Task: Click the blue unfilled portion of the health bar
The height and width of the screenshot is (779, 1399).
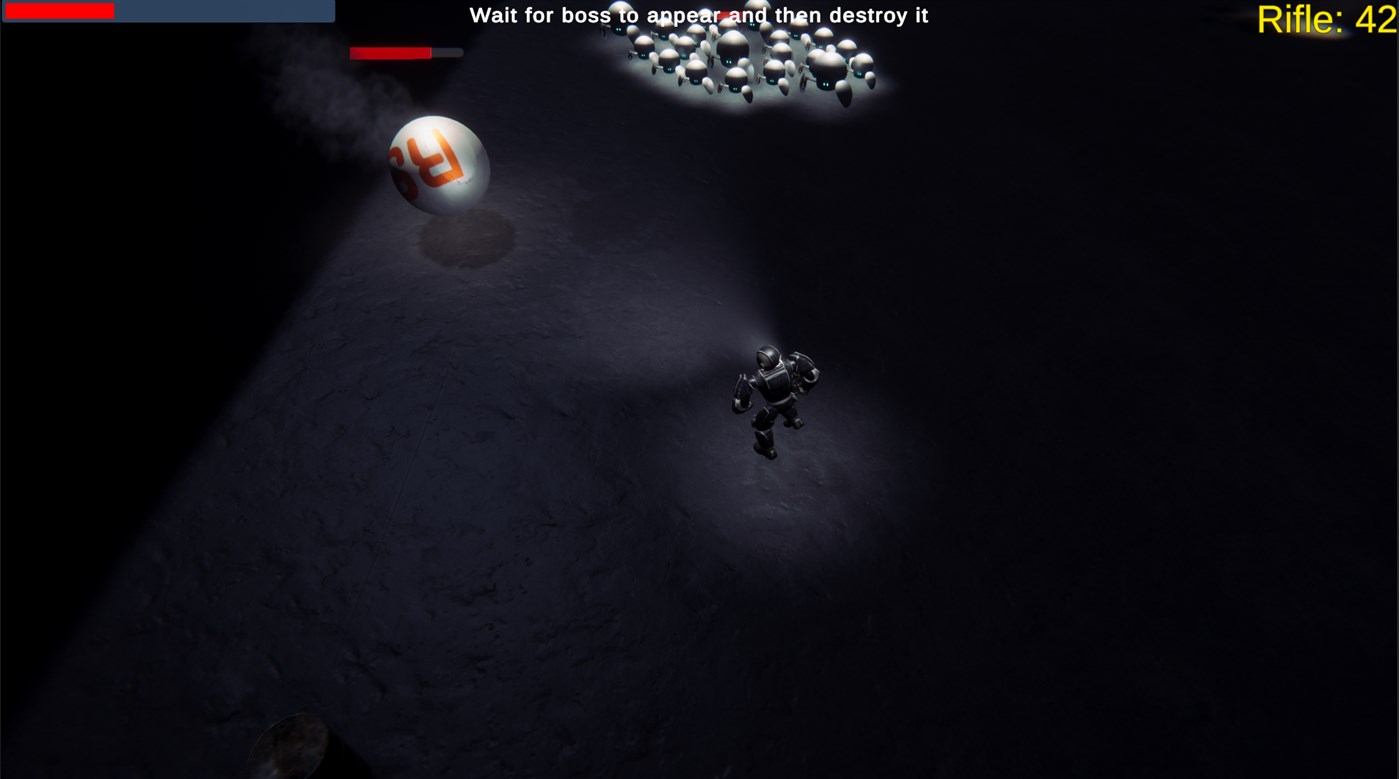Action: 225,11
